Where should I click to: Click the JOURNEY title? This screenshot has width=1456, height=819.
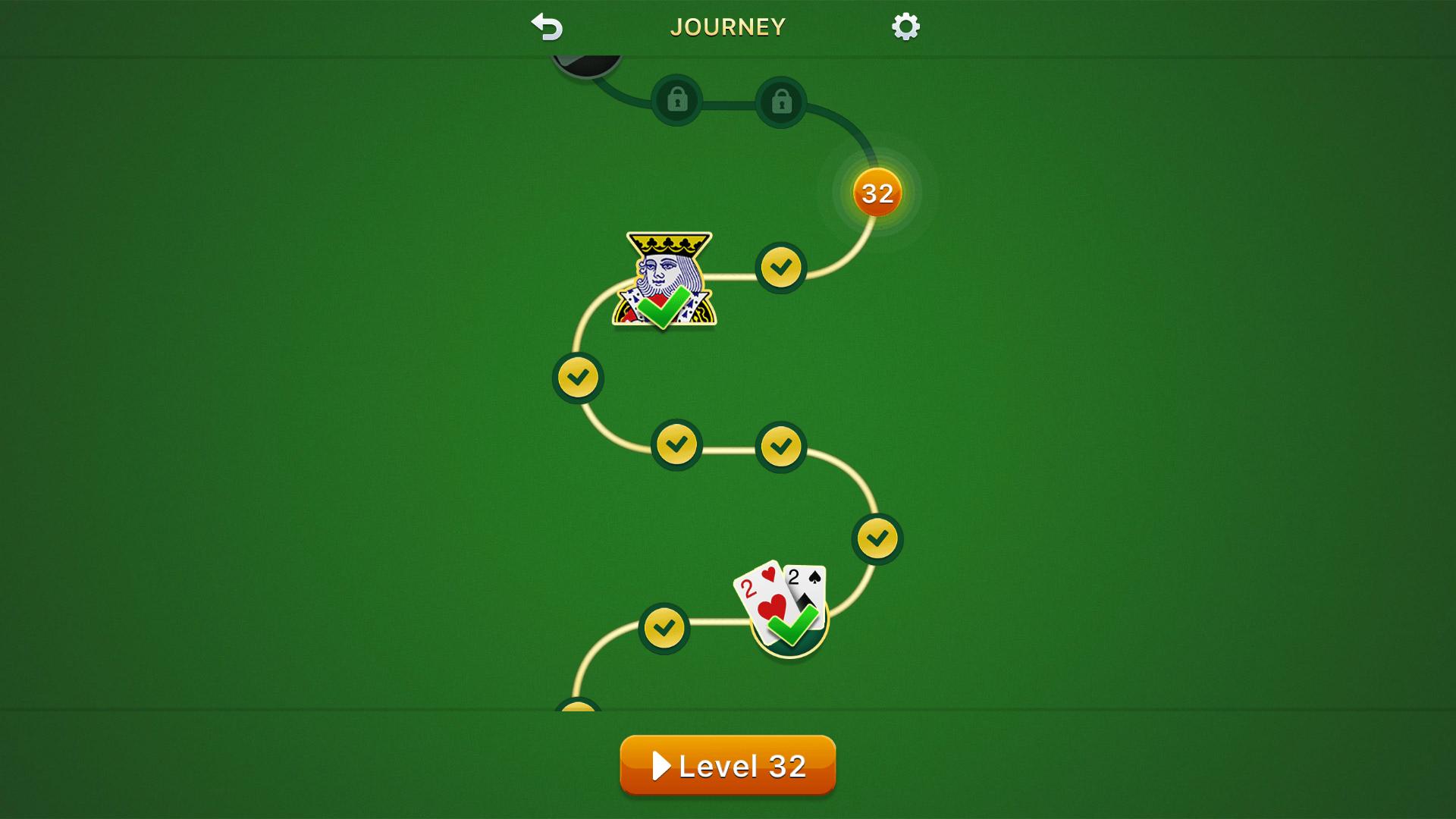(x=726, y=26)
